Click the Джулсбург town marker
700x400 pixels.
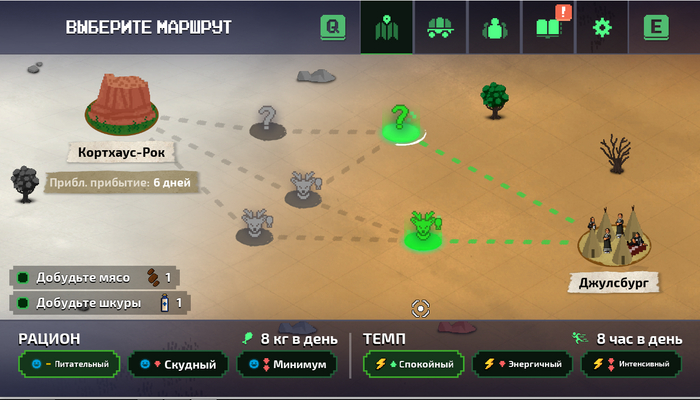tap(615, 241)
